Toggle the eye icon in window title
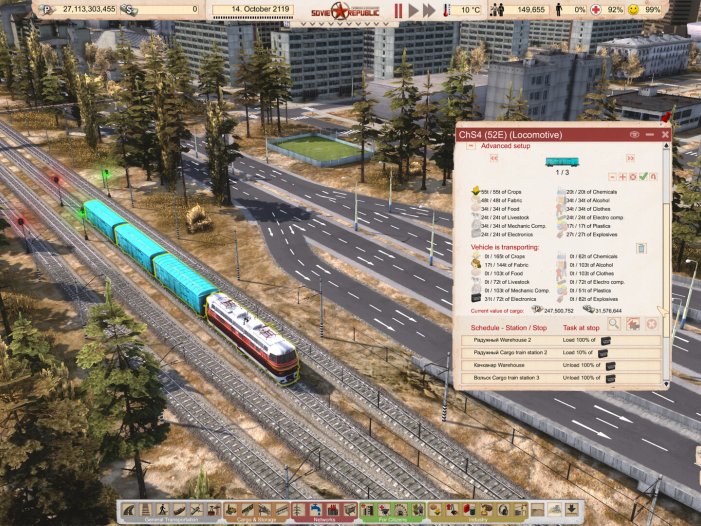Viewport: 701px width, 526px height. [633, 133]
